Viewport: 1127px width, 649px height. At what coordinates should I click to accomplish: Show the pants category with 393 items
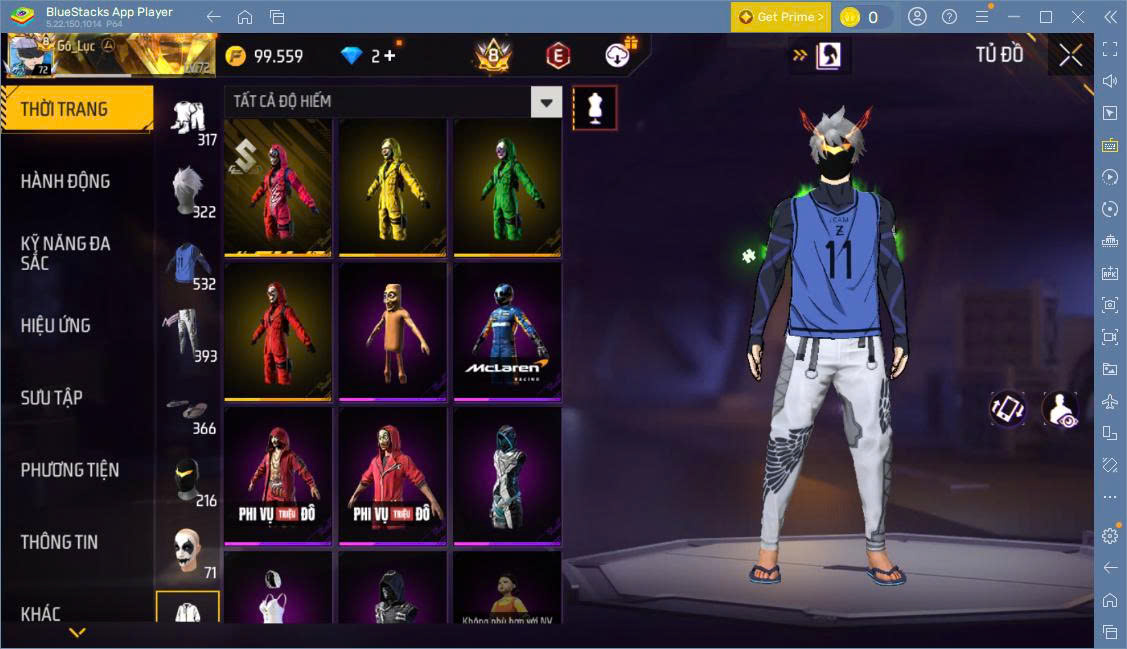[187, 334]
